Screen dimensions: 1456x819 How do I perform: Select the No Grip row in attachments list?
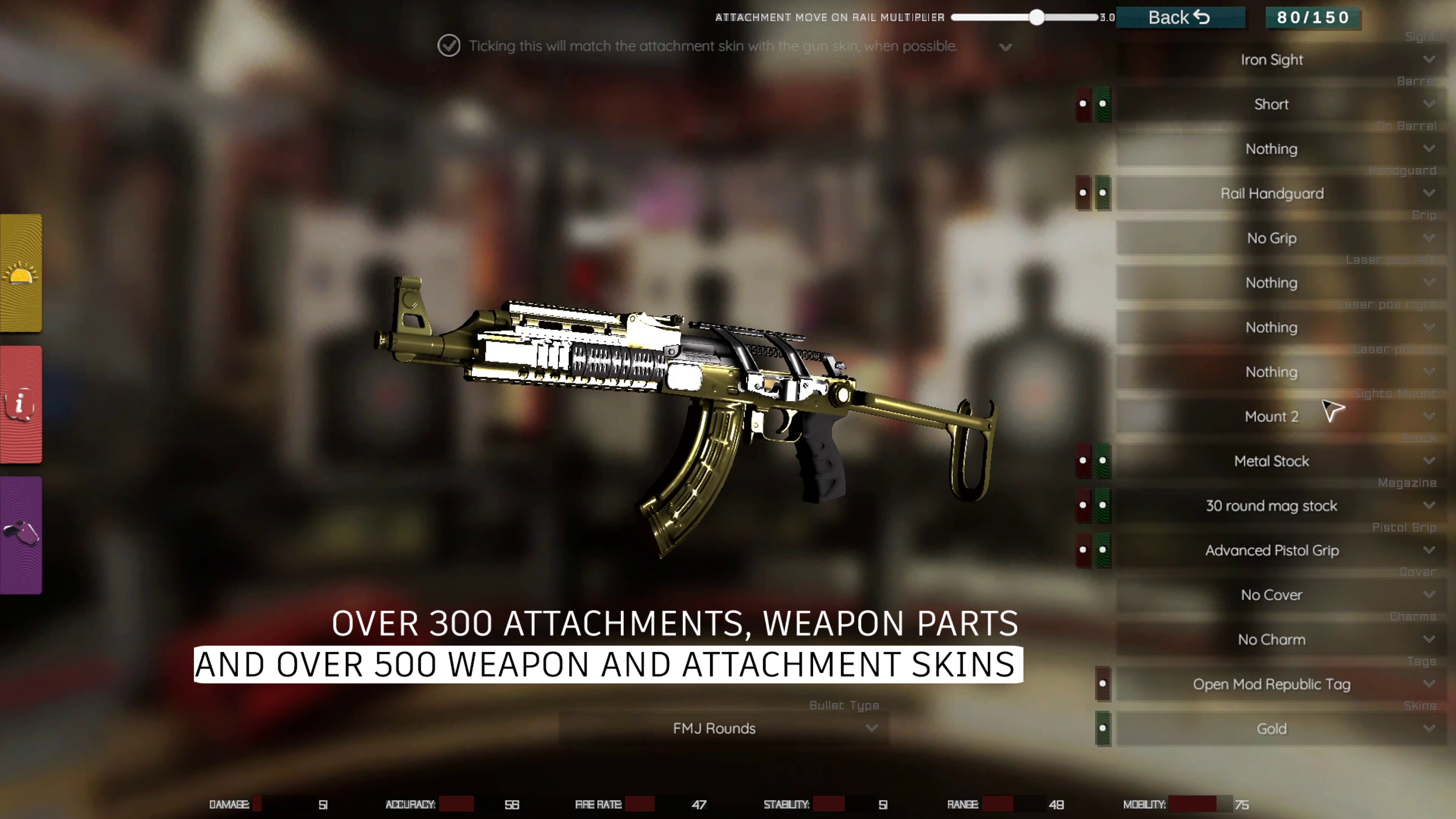pos(1272,238)
